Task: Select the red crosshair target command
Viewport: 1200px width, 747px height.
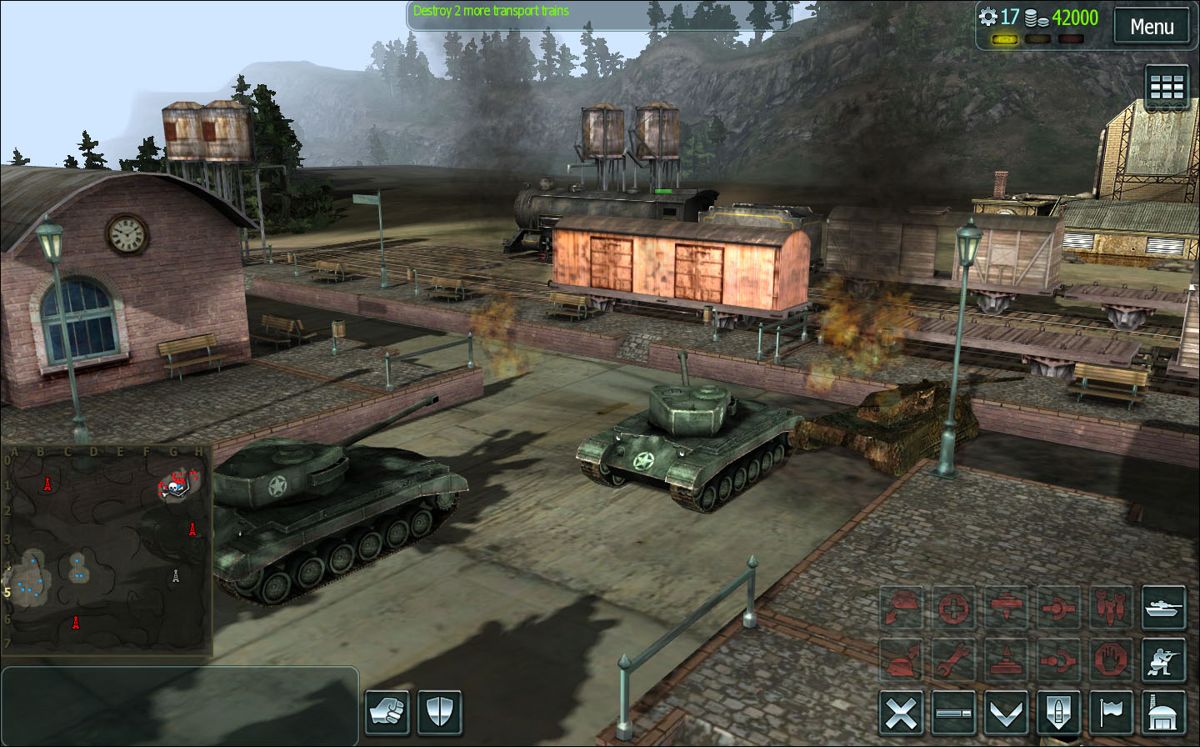Action: [x=953, y=608]
